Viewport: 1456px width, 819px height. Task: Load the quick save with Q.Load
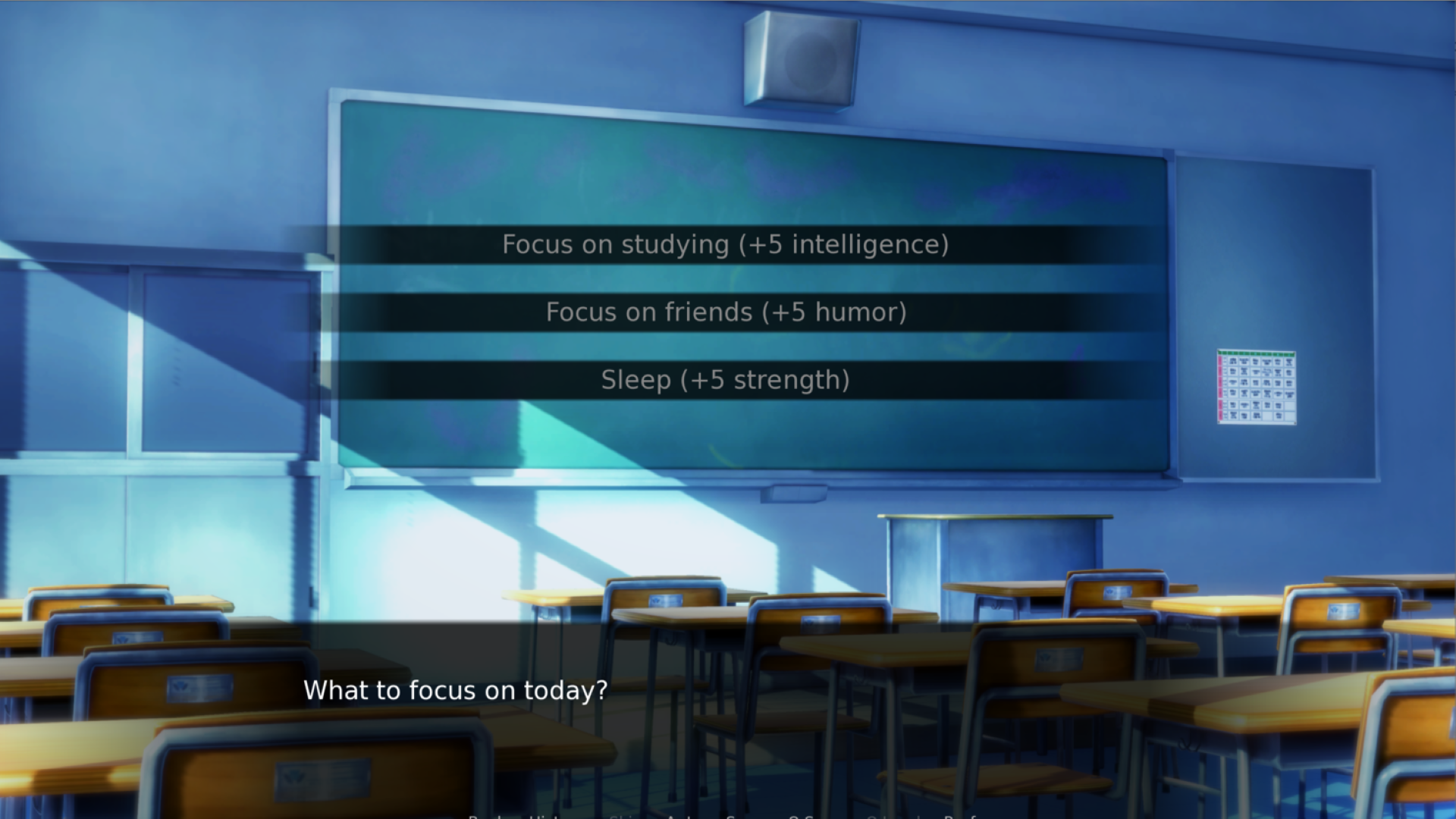pos(891,817)
